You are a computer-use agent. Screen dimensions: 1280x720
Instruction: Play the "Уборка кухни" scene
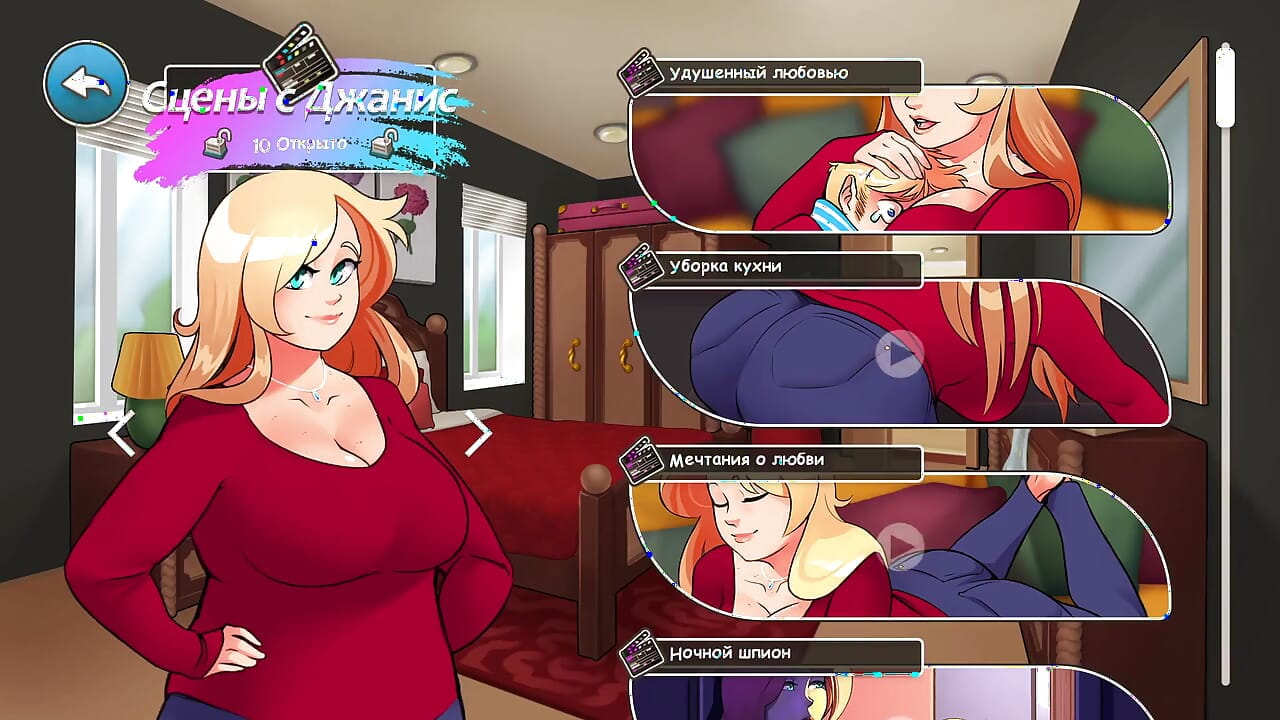[899, 353]
